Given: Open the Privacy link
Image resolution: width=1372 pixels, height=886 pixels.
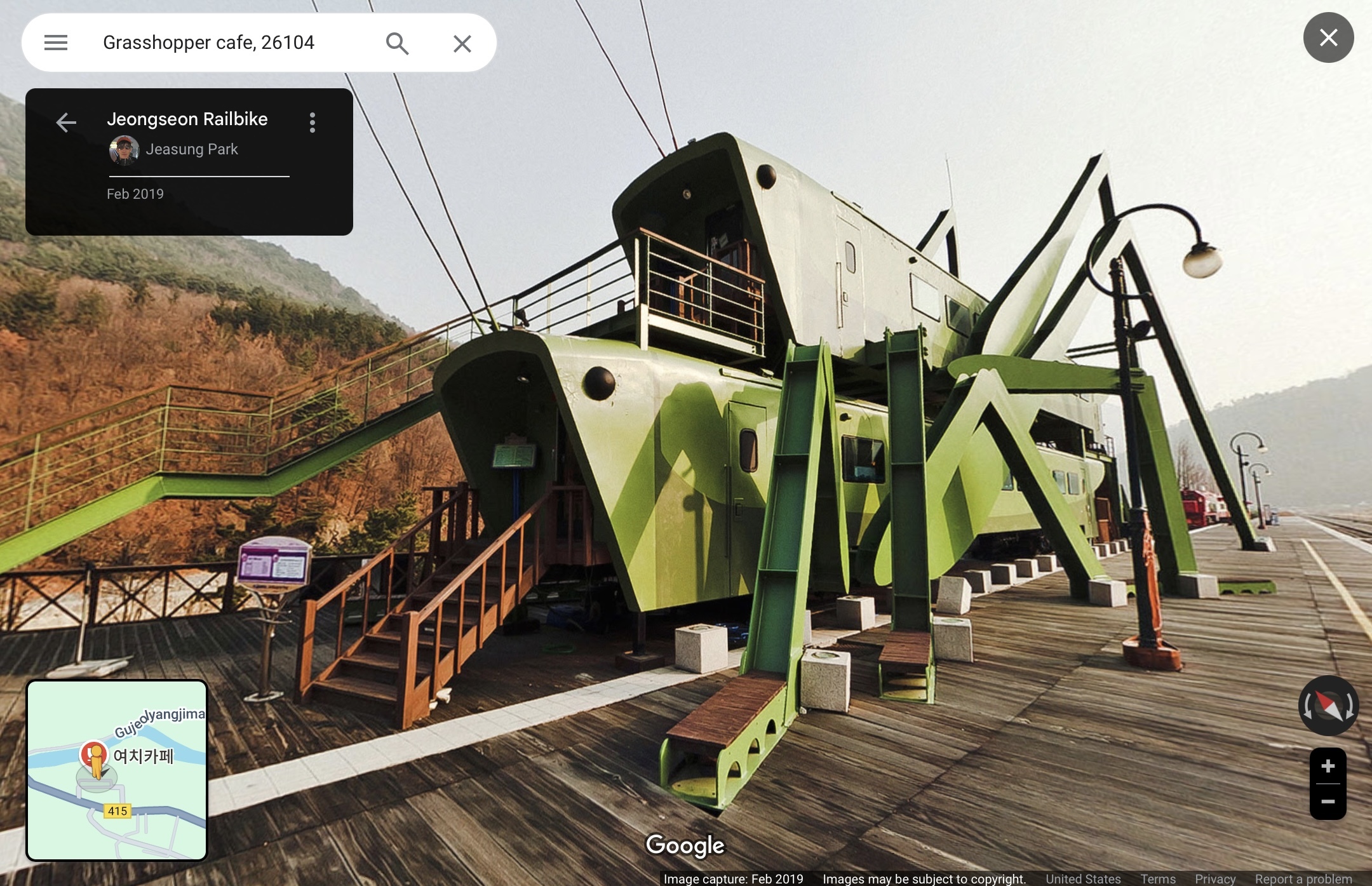Looking at the screenshot, I should pos(1214,878).
